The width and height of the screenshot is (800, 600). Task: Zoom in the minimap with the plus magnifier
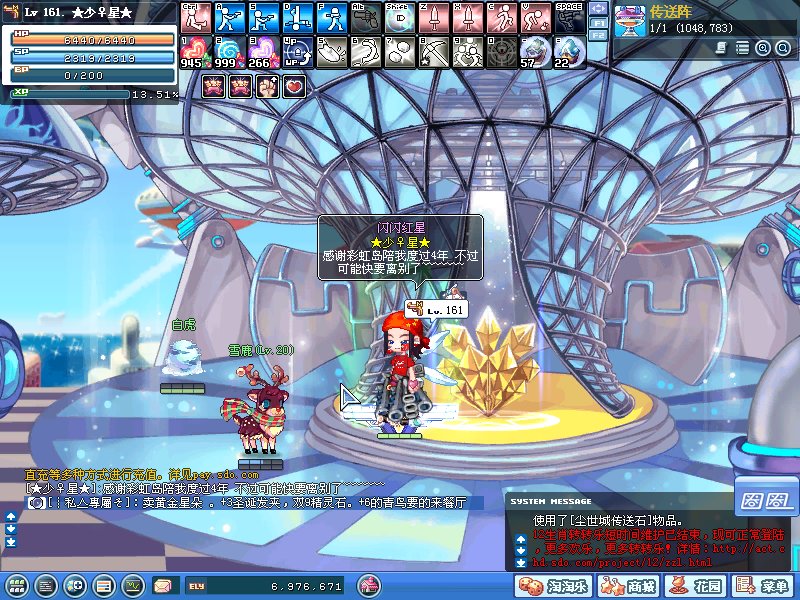pyautogui.click(x=762, y=48)
